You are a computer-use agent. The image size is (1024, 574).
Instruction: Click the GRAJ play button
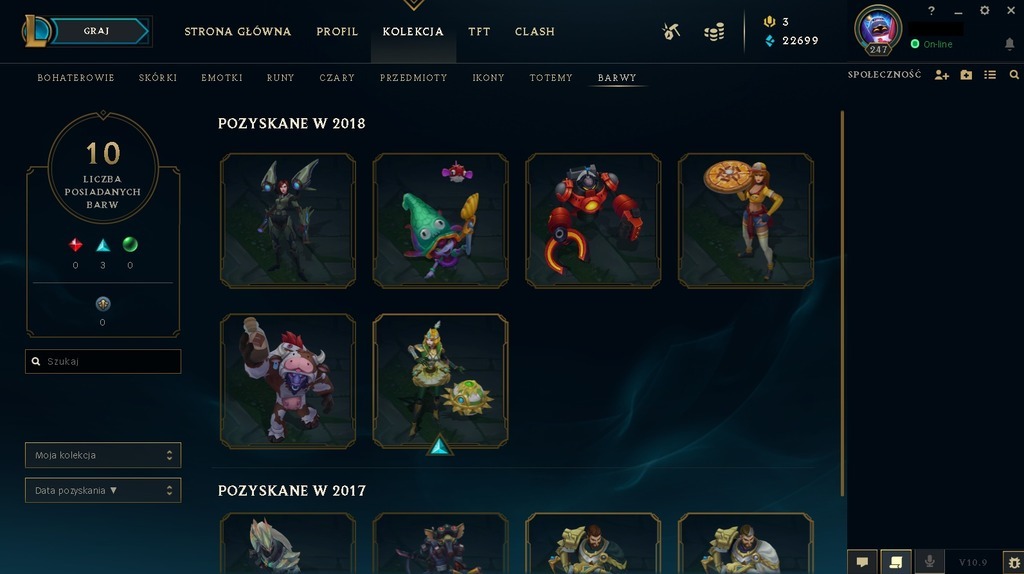tap(97, 31)
